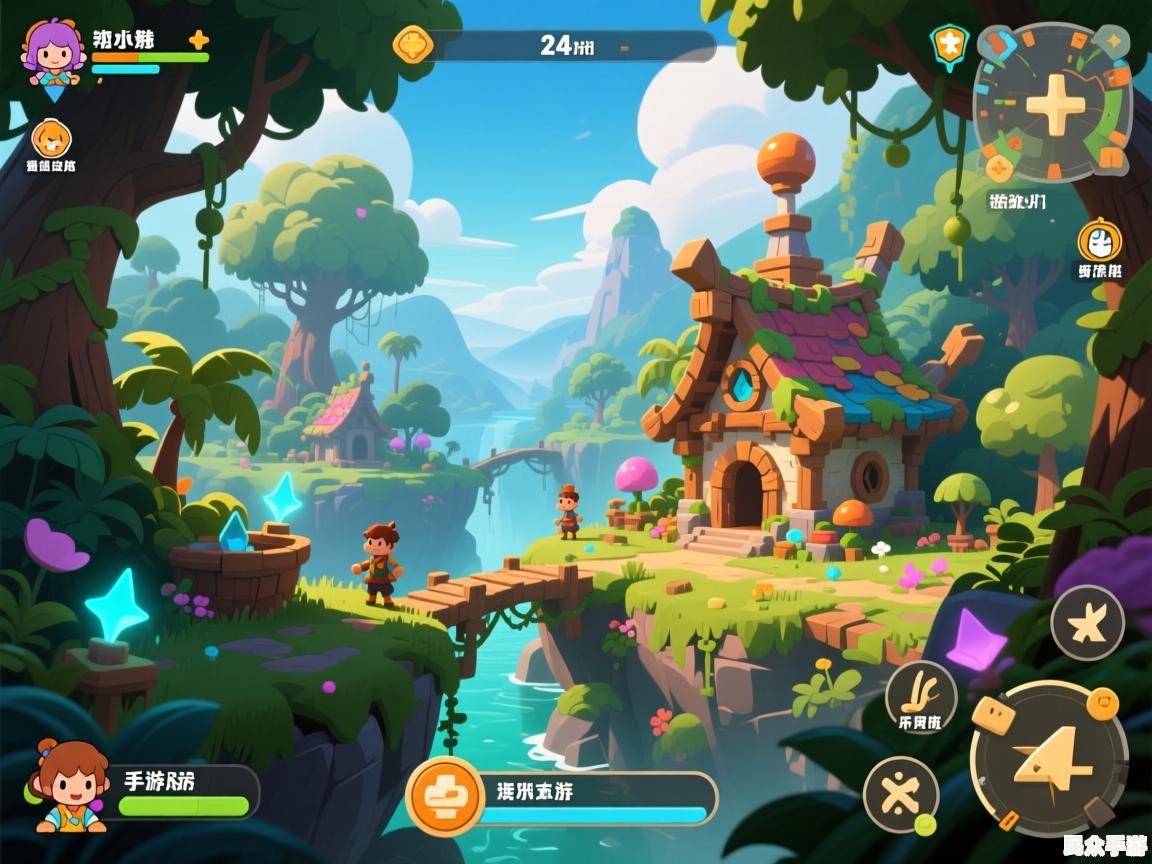Open the orange round icon below the avatar

pyautogui.click(x=50, y=138)
